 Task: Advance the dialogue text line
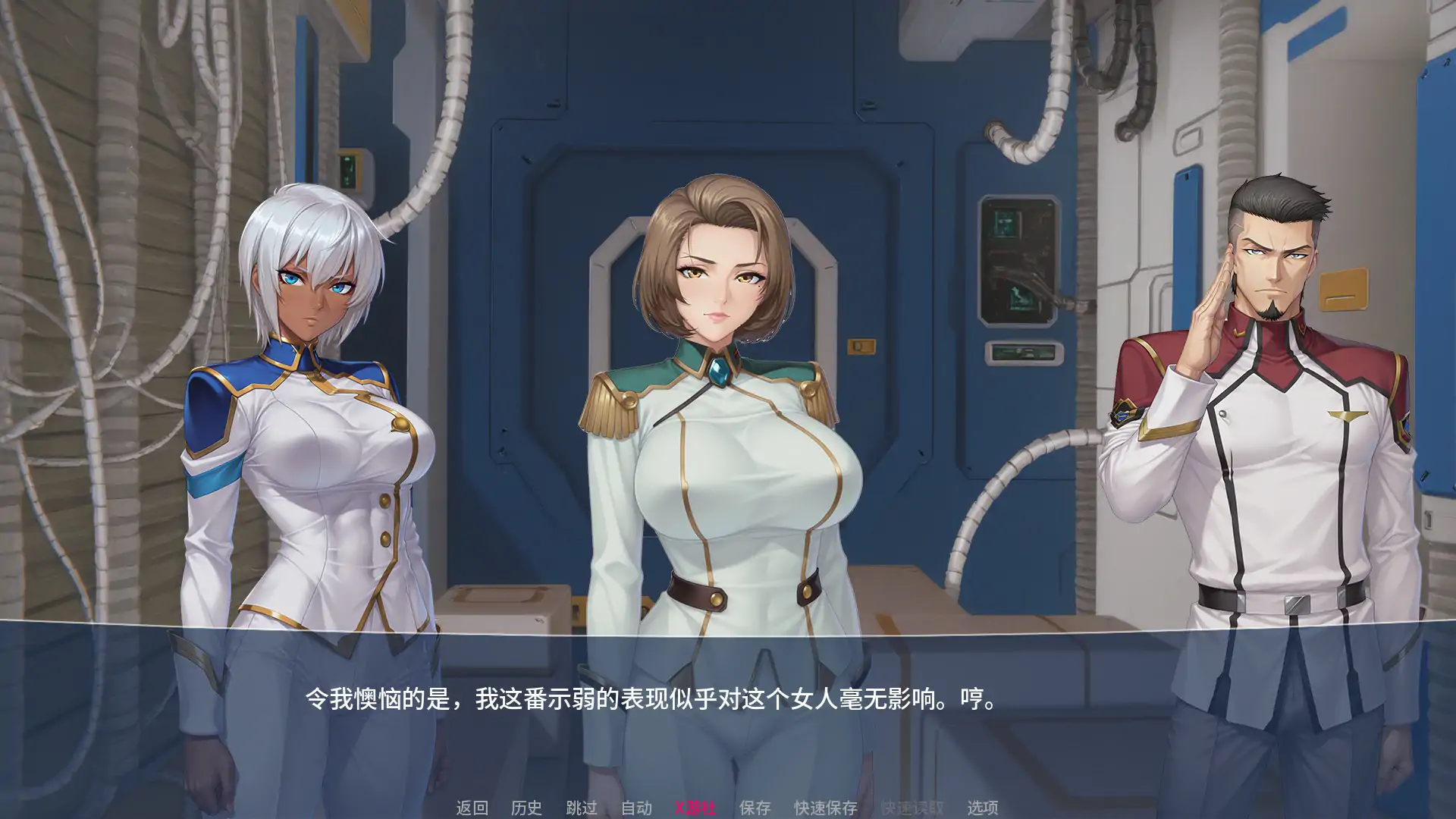(x=652, y=698)
